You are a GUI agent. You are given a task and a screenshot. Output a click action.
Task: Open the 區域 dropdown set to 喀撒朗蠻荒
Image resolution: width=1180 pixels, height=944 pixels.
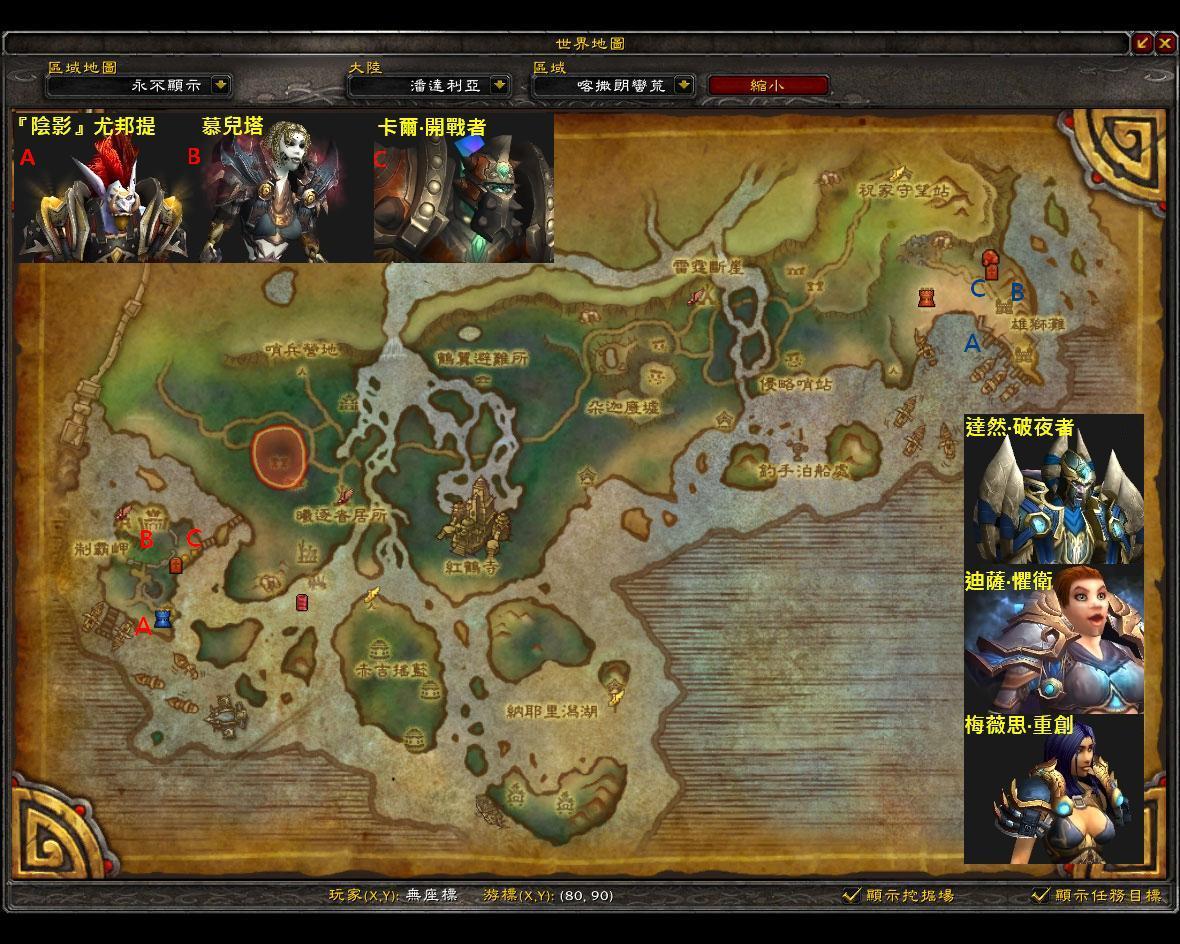pyautogui.click(x=684, y=86)
